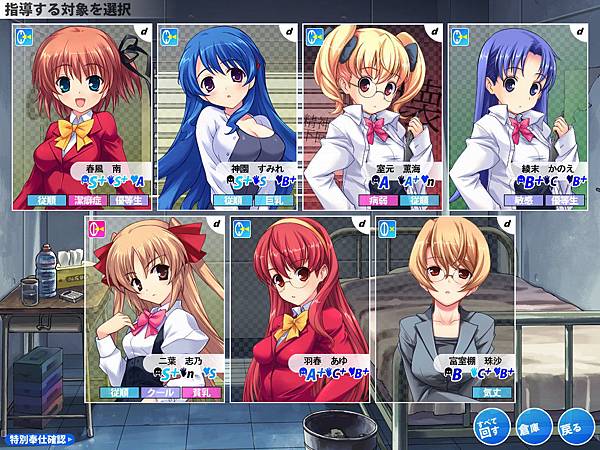This screenshot has height=450, width=600.
Task: Open 特別奉仕確認 in the bottom corner
Action: (x=42, y=439)
